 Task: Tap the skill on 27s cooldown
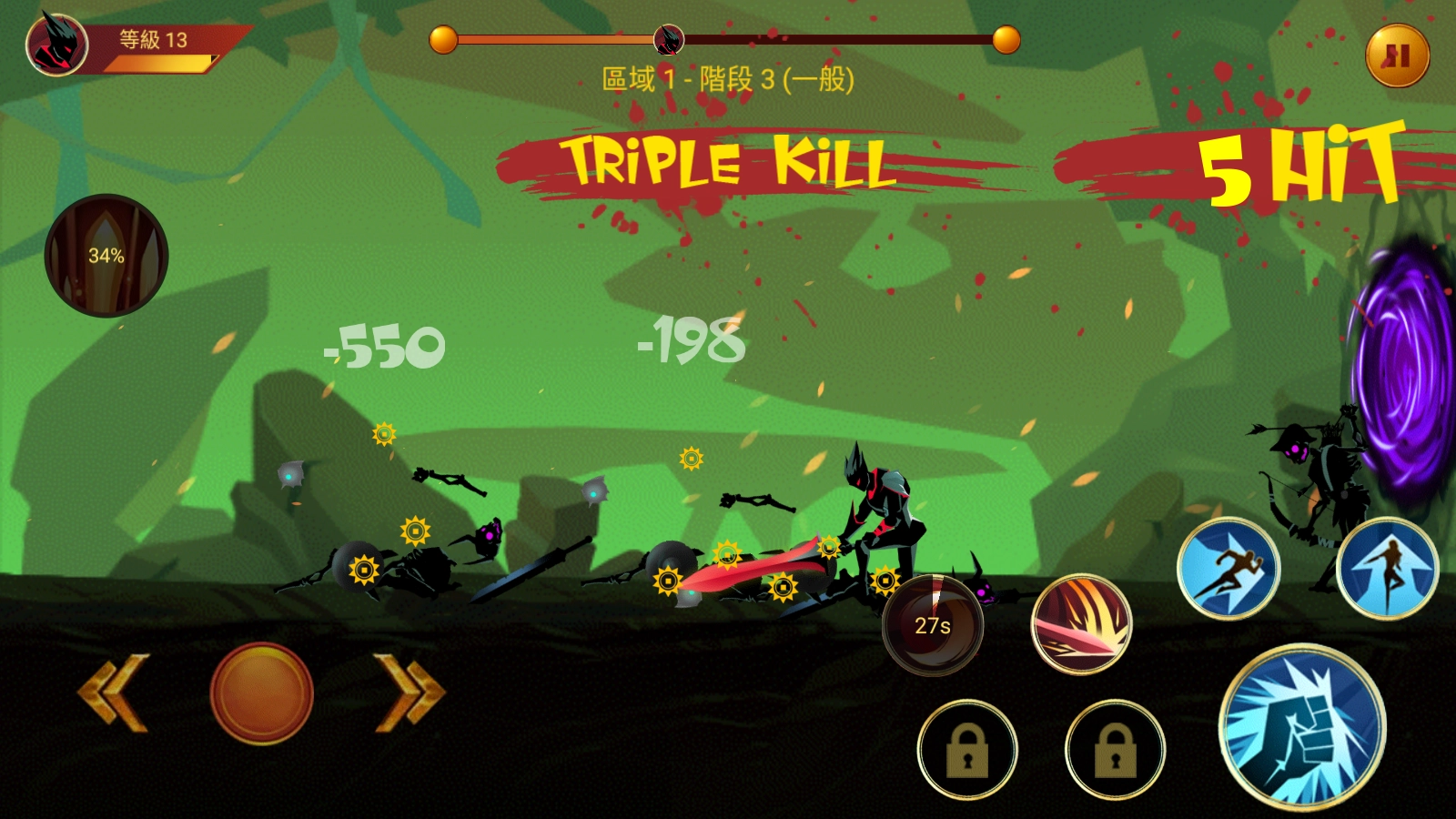[933, 625]
